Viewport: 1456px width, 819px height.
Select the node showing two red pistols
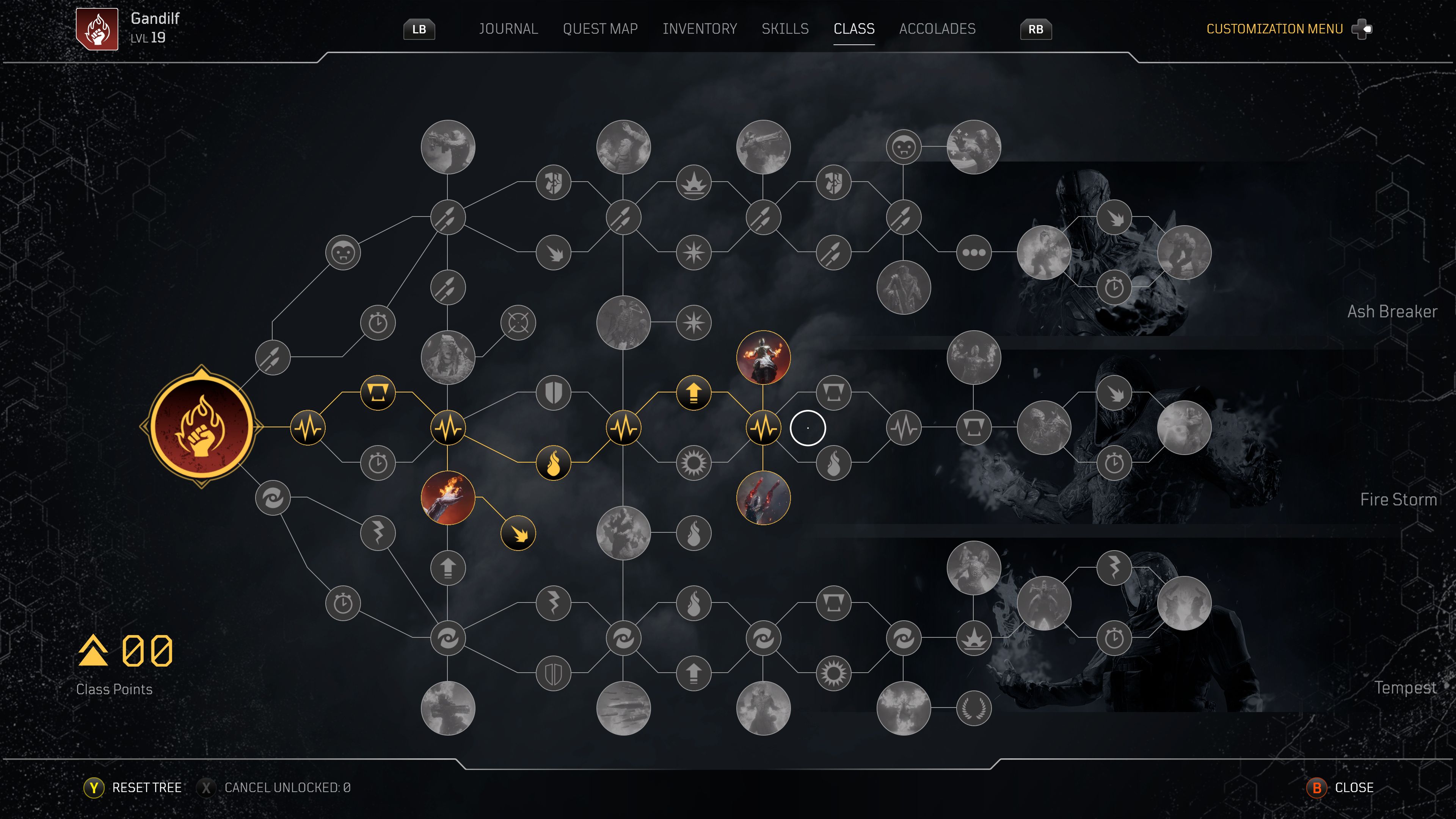[763, 497]
